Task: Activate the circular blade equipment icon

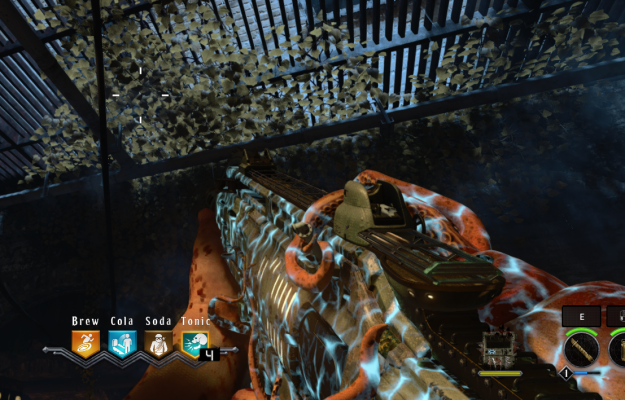Action: tap(581, 349)
